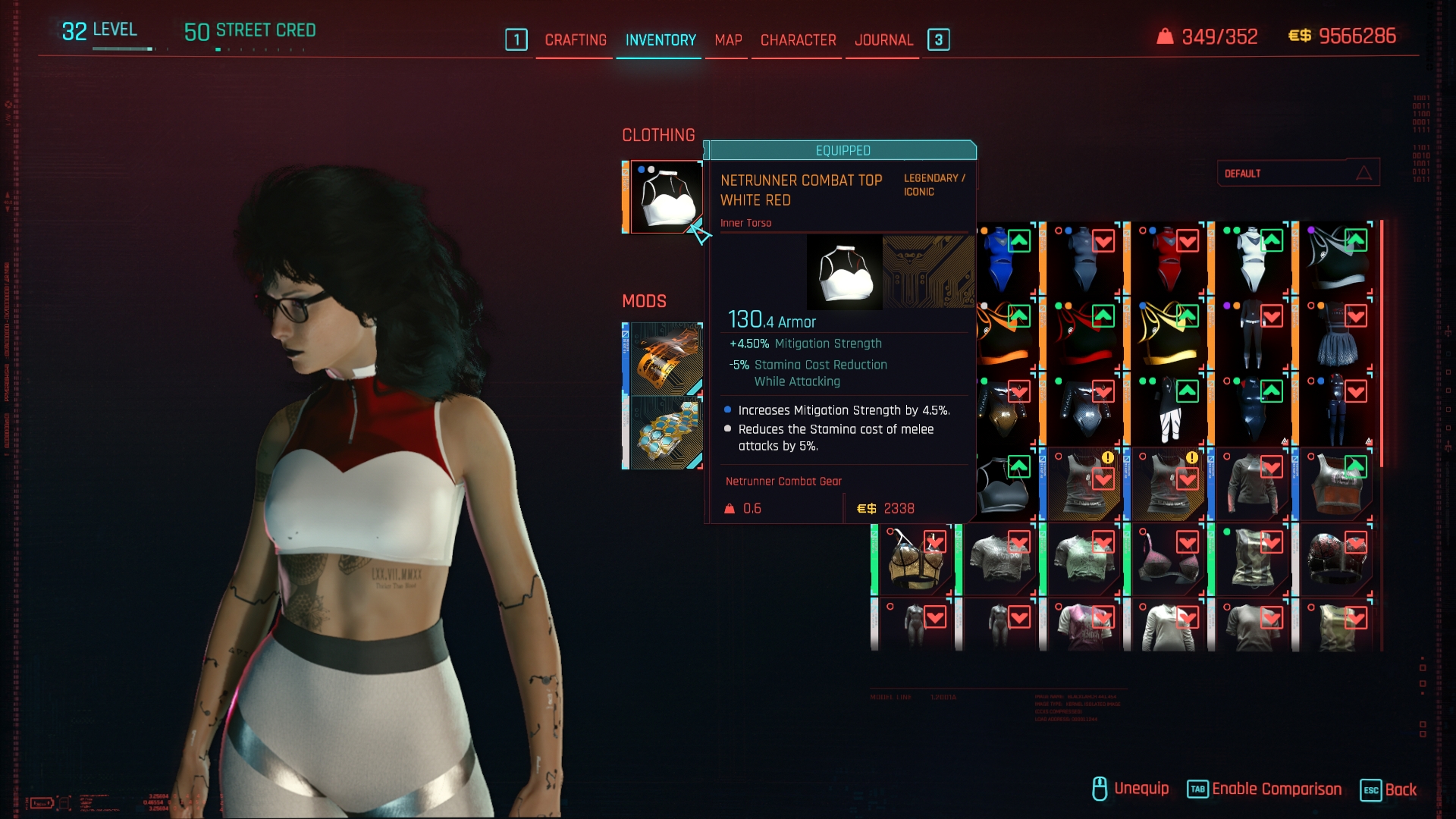Click the exclamation warning on the gray tank top

pyautogui.click(x=1108, y=459)
